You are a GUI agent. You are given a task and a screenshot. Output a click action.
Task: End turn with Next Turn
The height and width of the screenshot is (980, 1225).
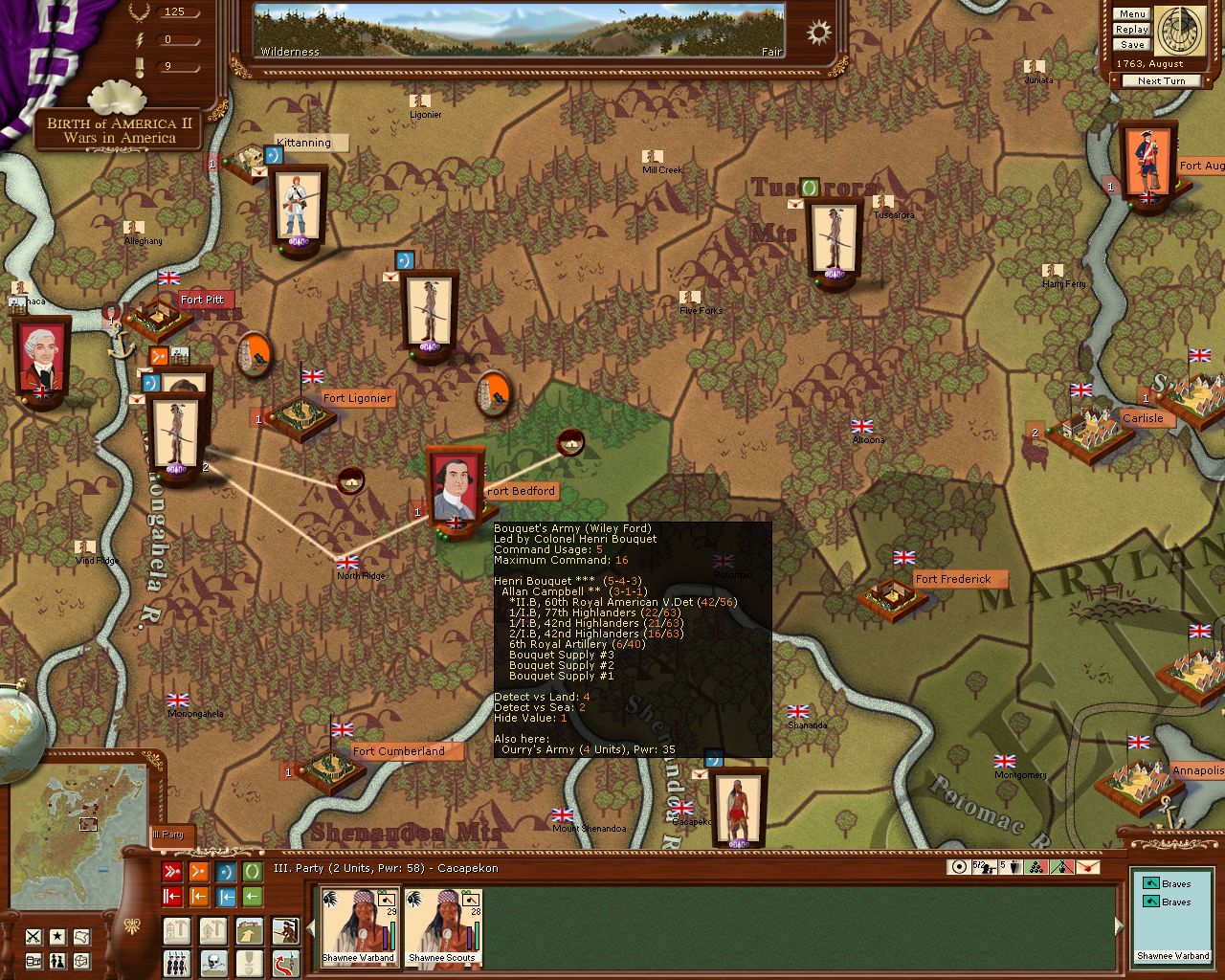click(x=1161, y=81)
